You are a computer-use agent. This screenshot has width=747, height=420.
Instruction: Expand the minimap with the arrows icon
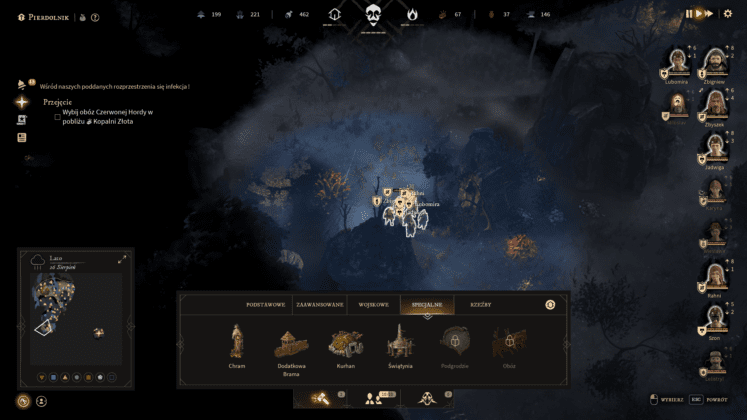point(123,260)
